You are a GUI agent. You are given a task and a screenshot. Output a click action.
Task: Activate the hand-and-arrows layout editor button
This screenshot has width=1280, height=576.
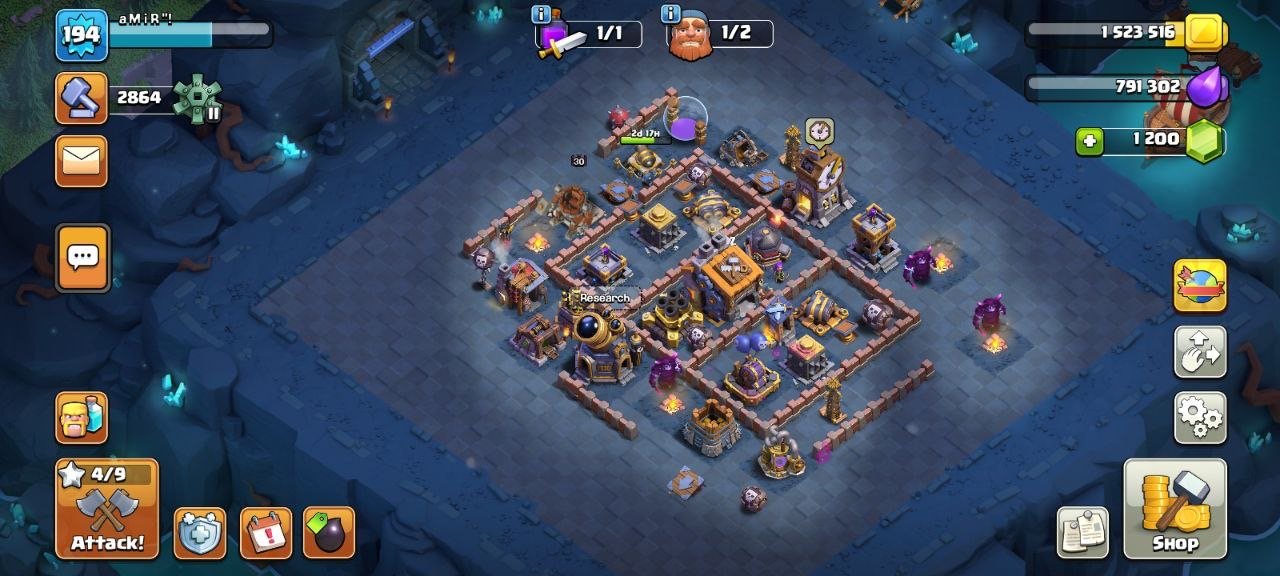pyautogui.click(x=1200, y=352)
